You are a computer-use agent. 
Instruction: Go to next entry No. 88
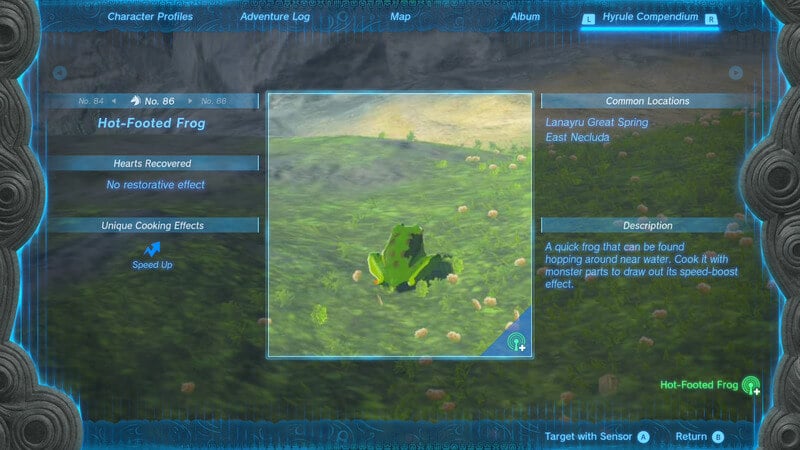[x=213, y=101]
